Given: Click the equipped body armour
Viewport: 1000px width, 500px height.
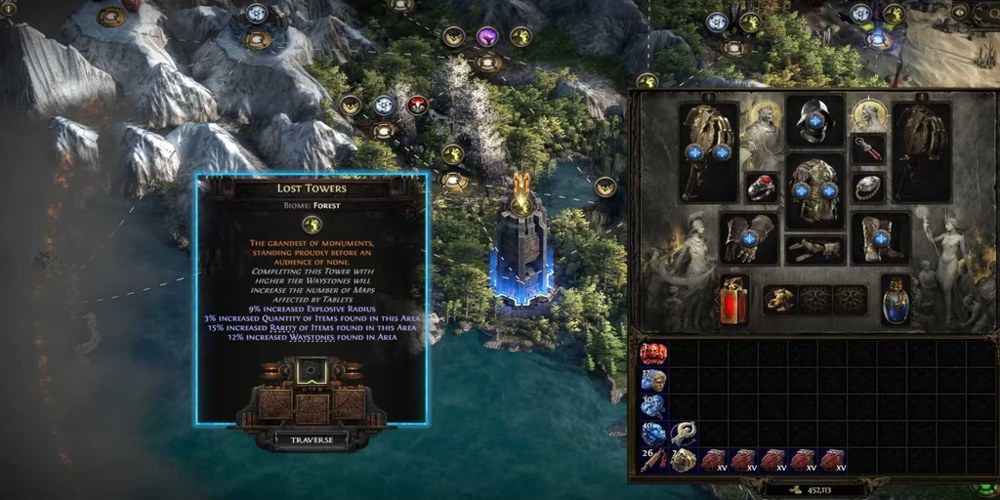Looking at the screenshot, I should tap(815, 189).
